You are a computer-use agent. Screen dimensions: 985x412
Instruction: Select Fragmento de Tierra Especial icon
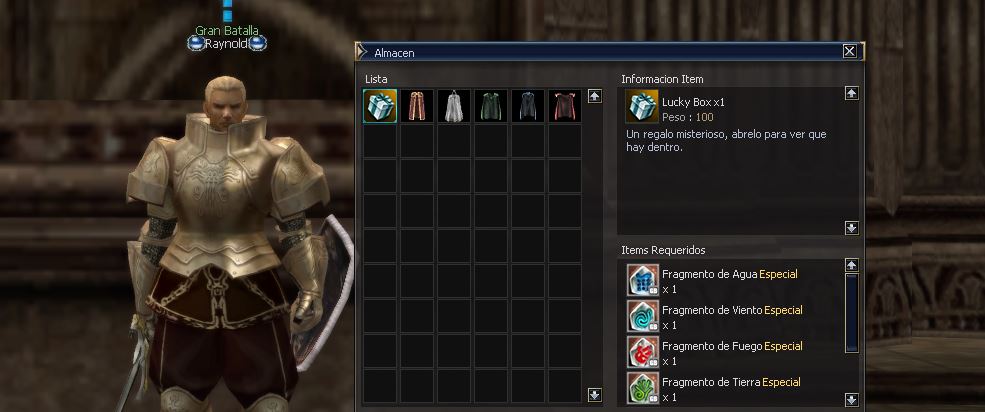pyautogui.click(x=642, y=388)
